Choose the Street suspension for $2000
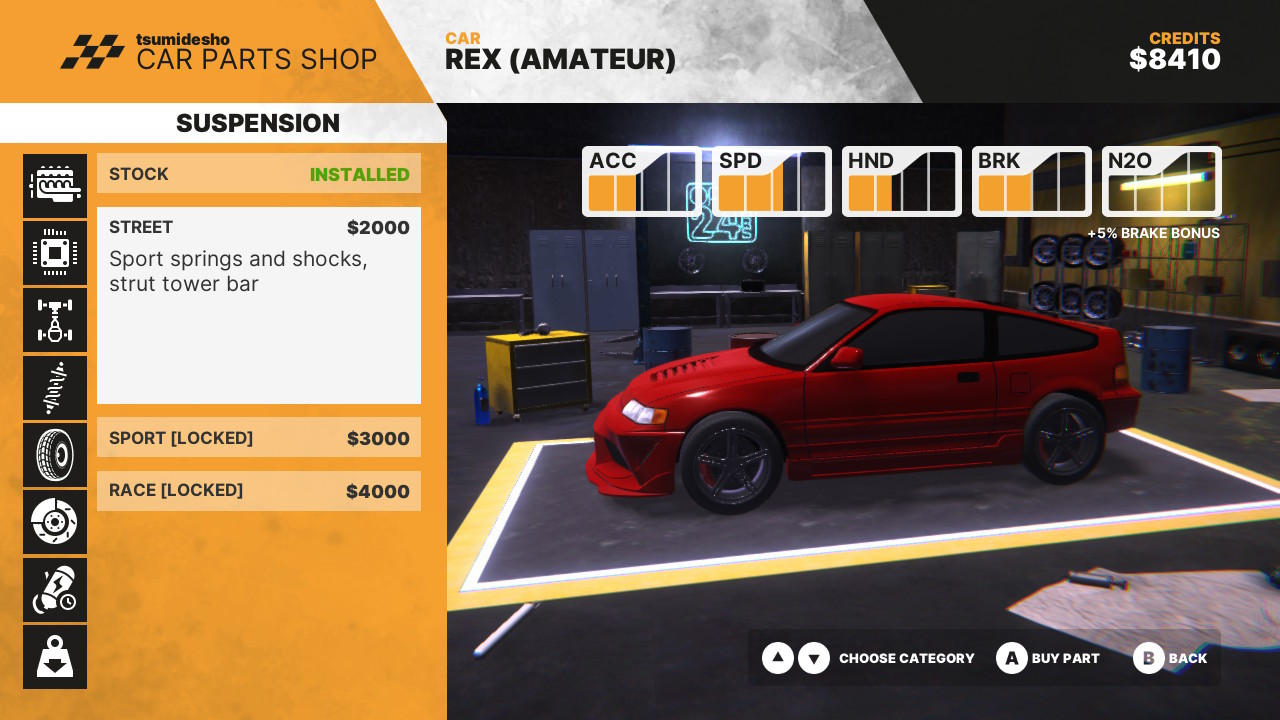Viewport: 1280px width, 720px height. coord(259,305)
